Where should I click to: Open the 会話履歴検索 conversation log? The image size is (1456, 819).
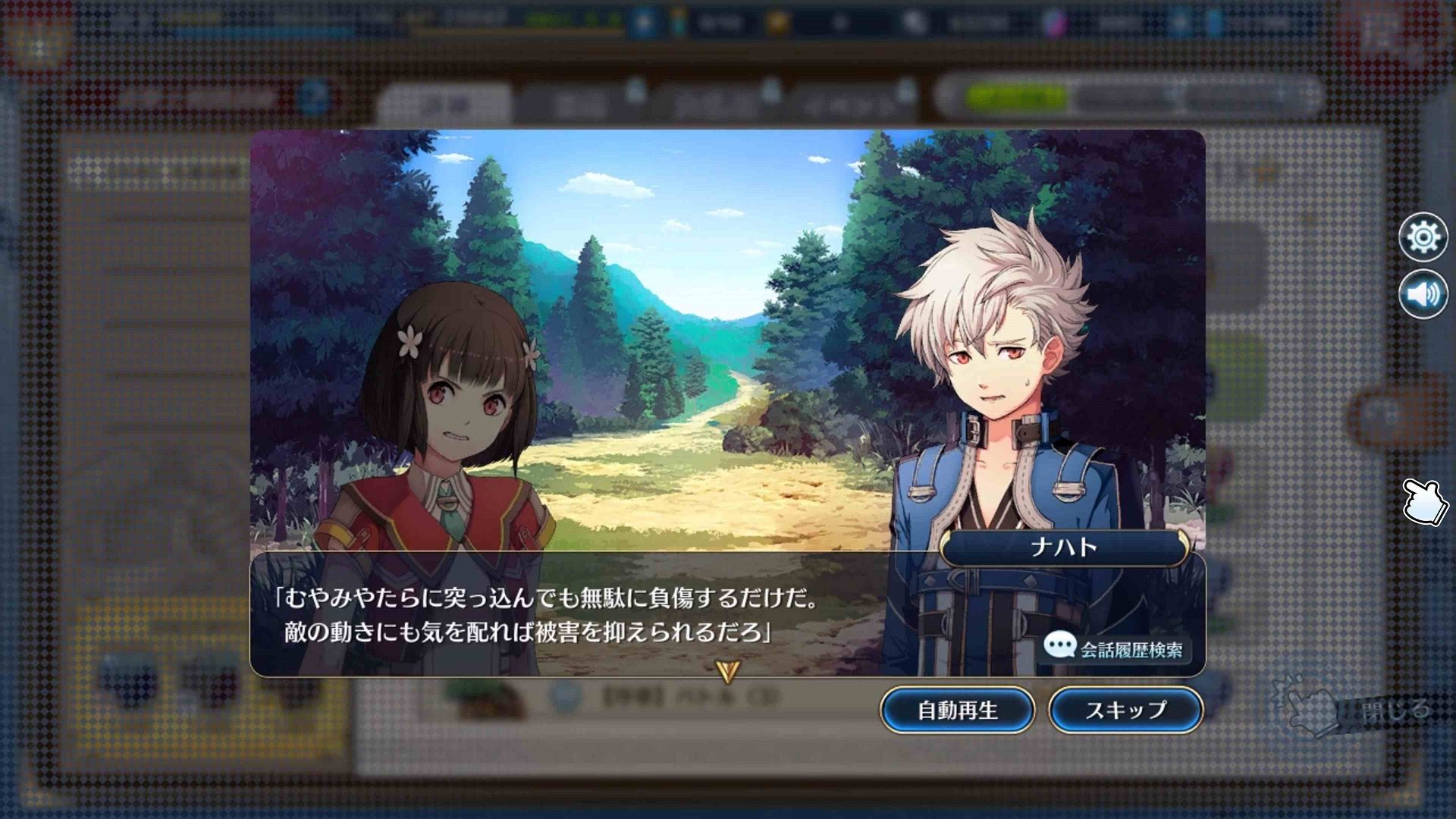pyautogui.click(x=1115, y=648)
